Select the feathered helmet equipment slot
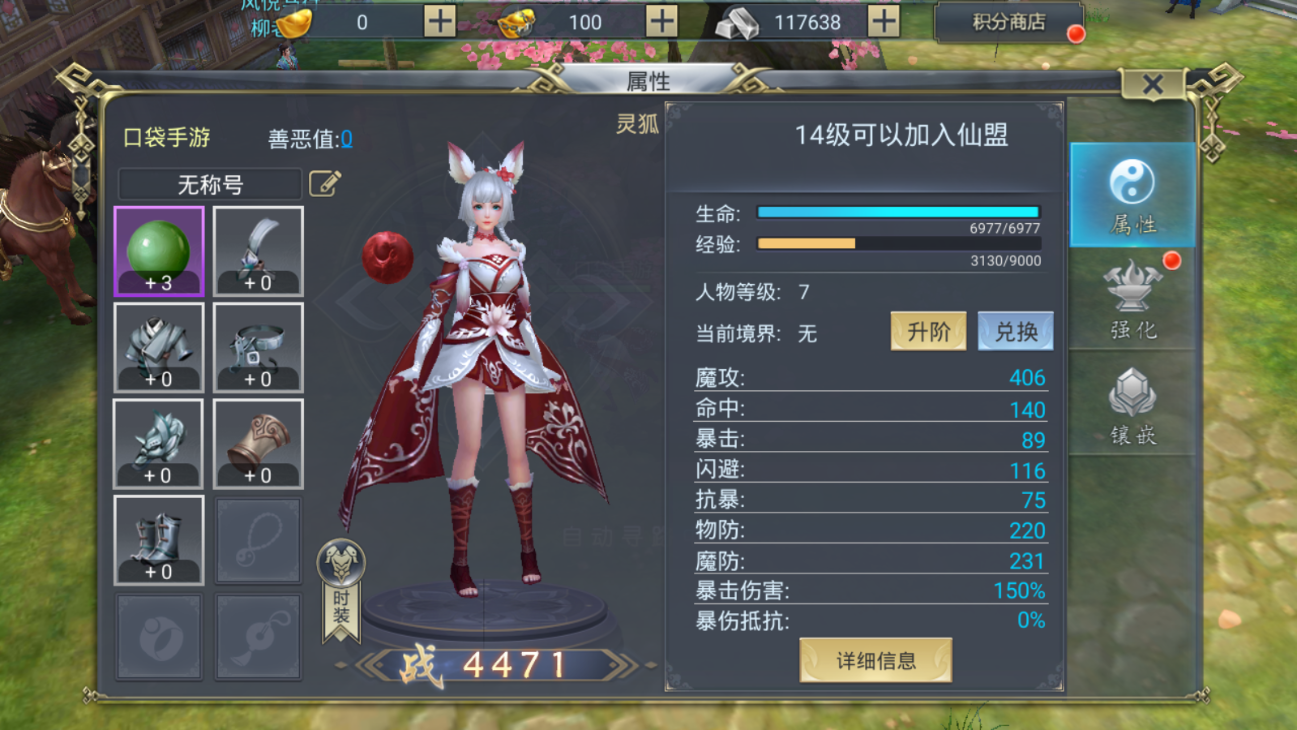Image resolution: width=1297 pixels, height=730 pixels. pyautogui.click(x=258, y=251)
